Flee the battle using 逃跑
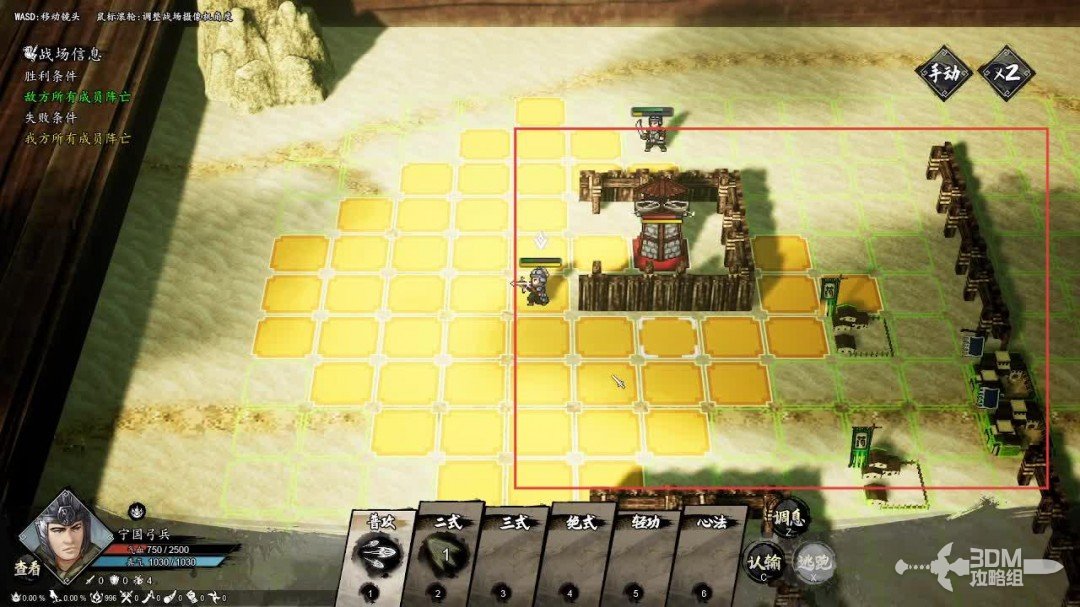Image resolution: width=1080 pixels, height=607 pixels. pyautogui.click(x=815, y=562)
